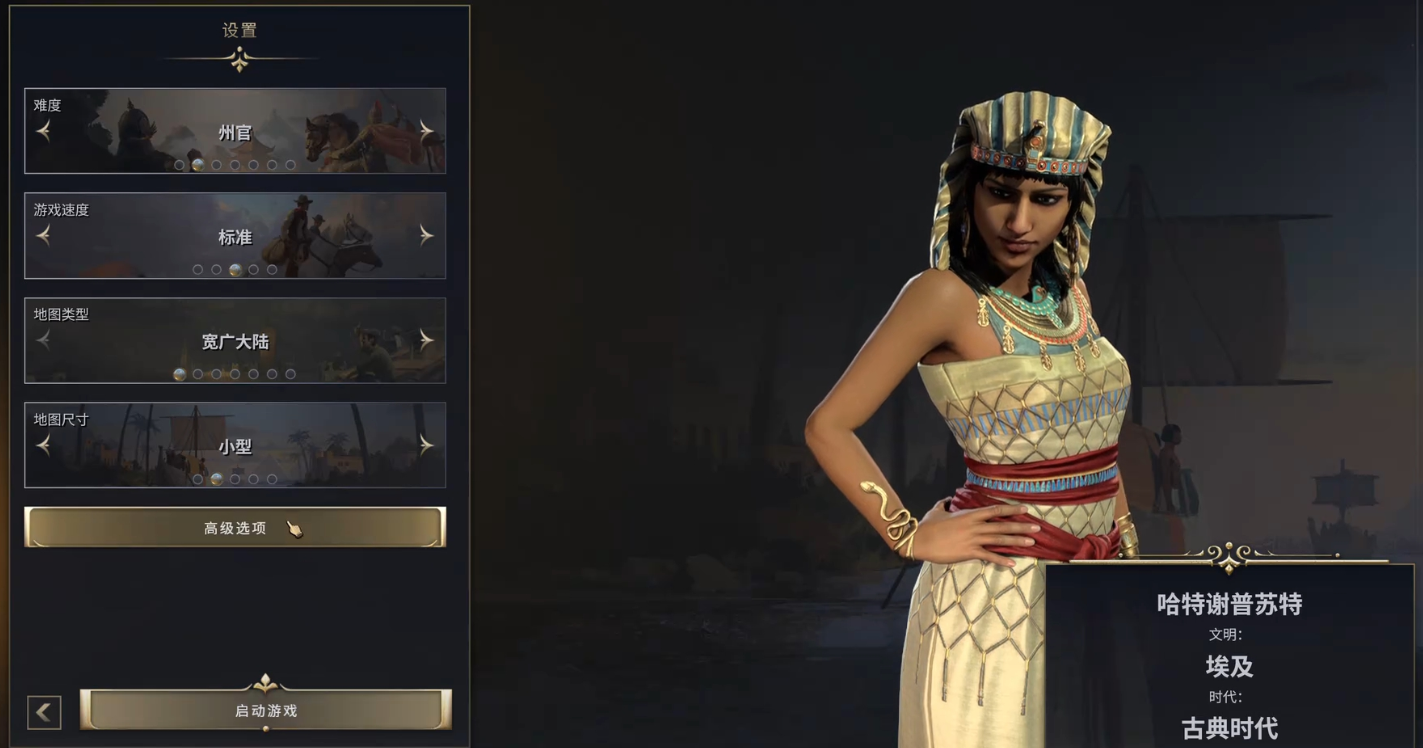Choose previous 地图类型 map type
Screen dimensions: 1423x748
(43, 340)
